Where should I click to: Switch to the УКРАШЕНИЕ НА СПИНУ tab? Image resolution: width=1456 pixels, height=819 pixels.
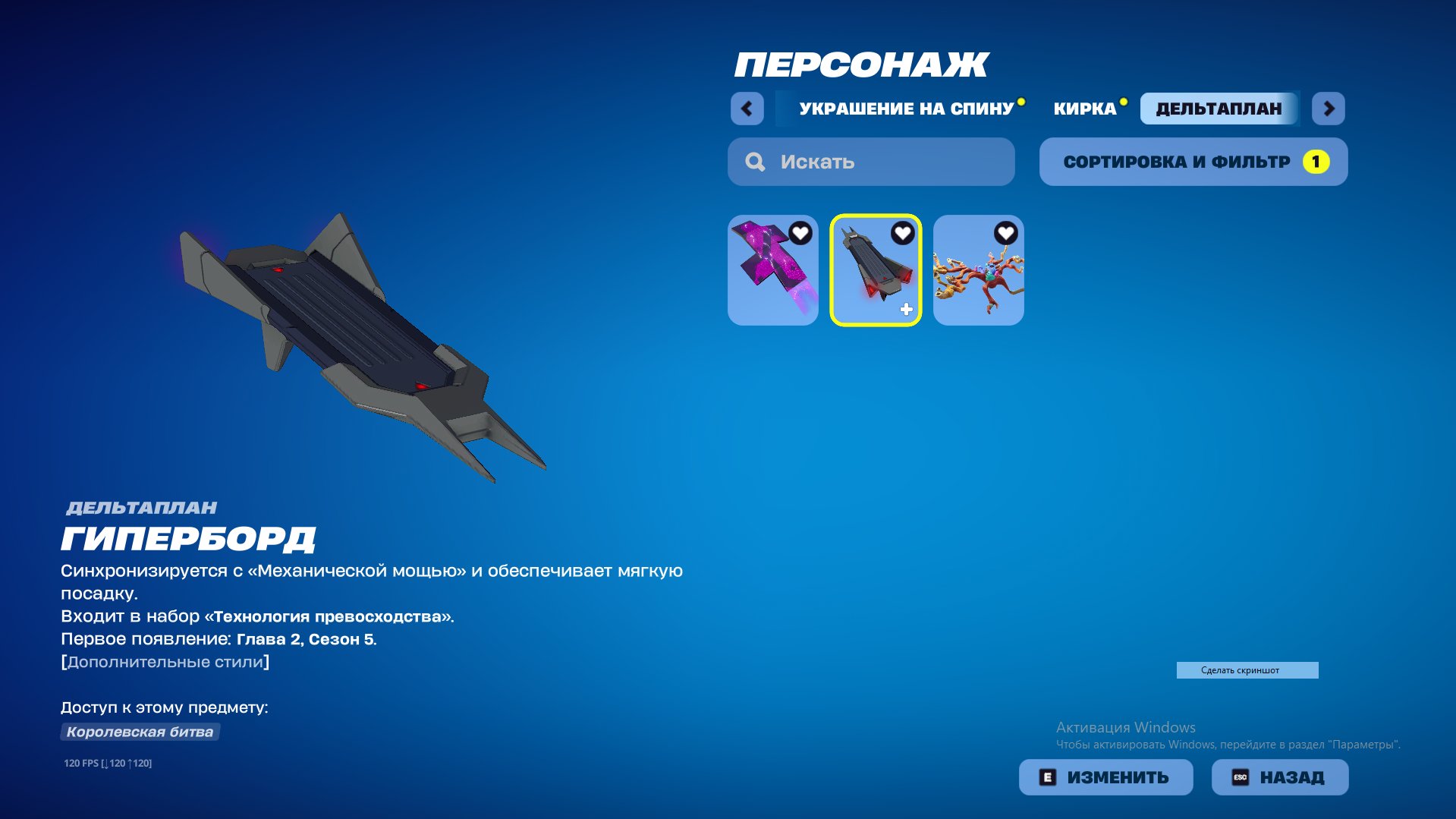pos(907,109)
